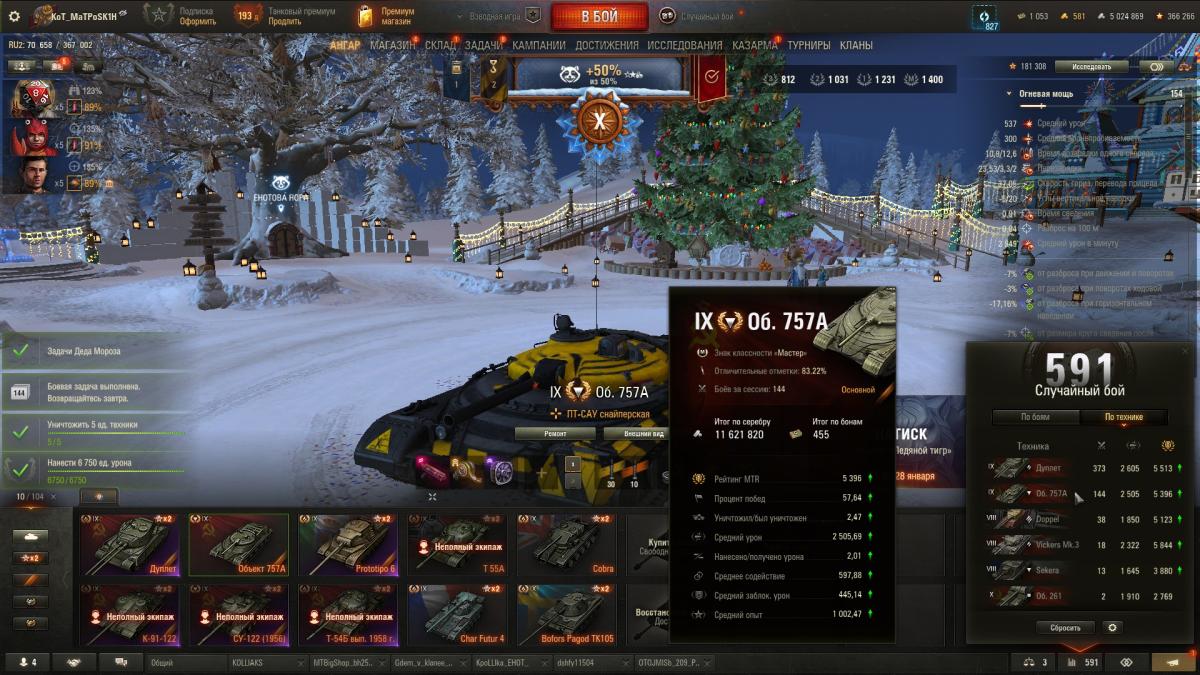Image resolution: width=1200 pixels, height=675 pixels.
Task: Click the Исследовать research button
Action: point(1091,66)
